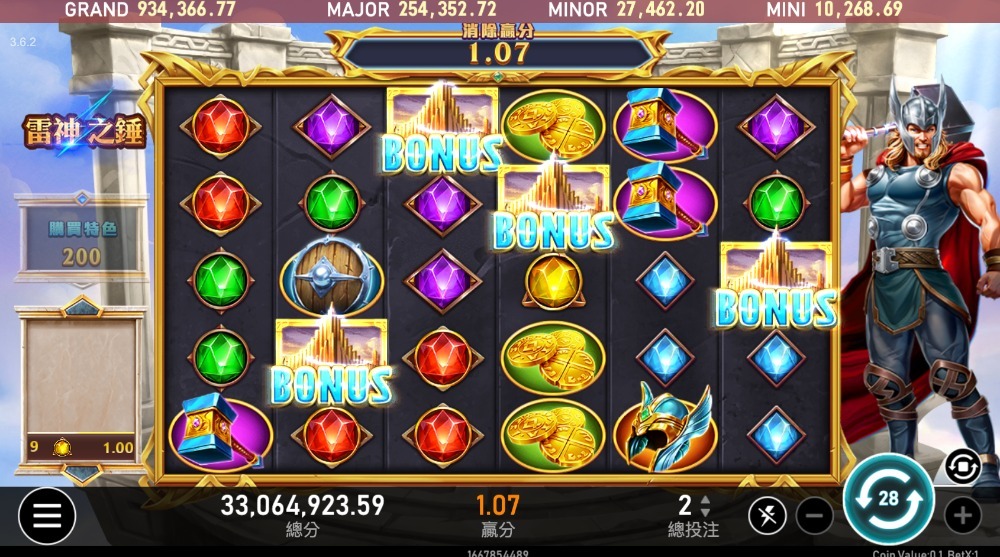Decrease the bet with the minus button
The height and width of the screenshot is (557, 1000).
pyautogui.click(x=815, y=516)
